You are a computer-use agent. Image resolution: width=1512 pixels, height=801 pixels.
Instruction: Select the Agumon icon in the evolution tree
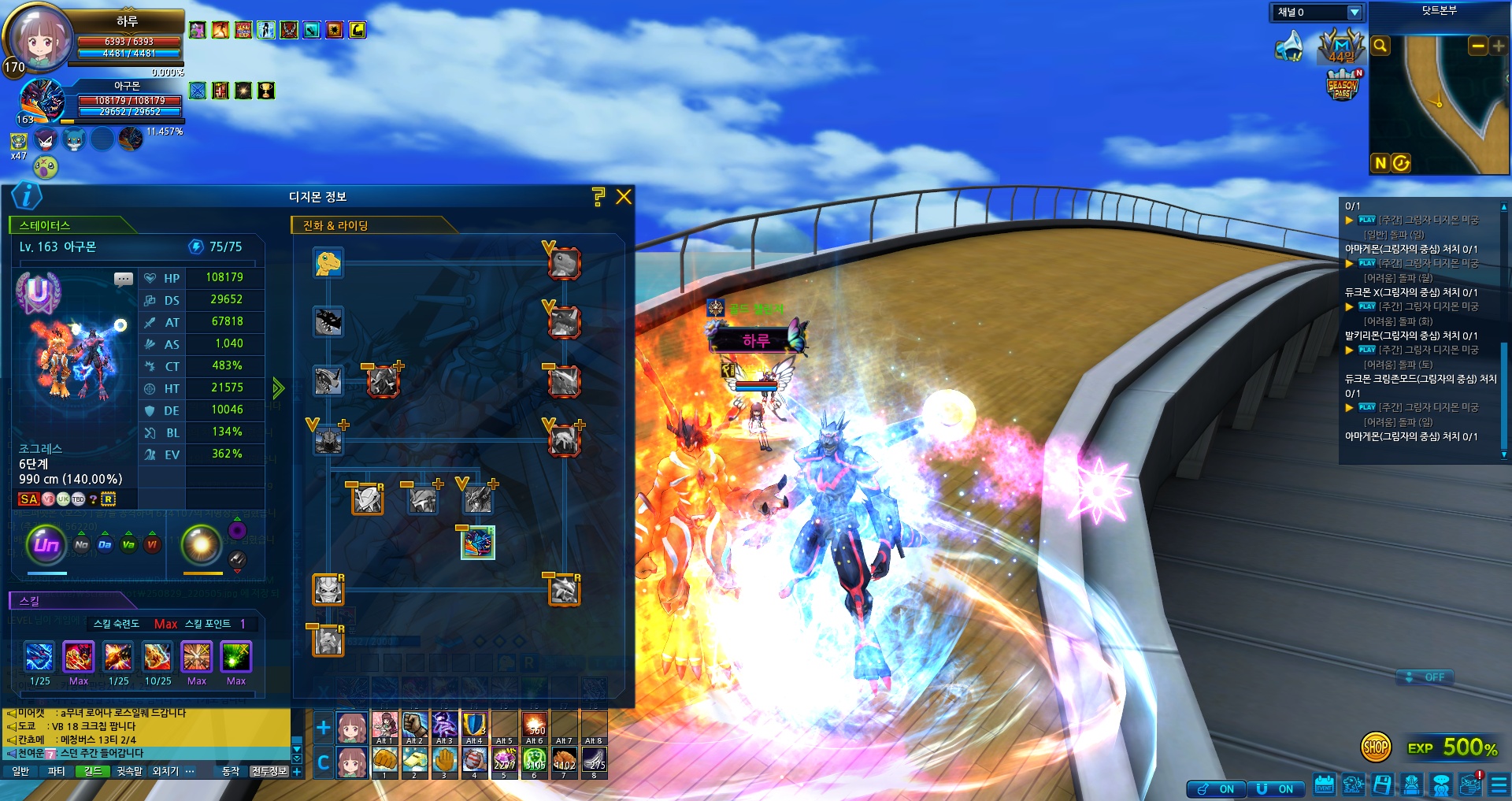coord(328,263)
